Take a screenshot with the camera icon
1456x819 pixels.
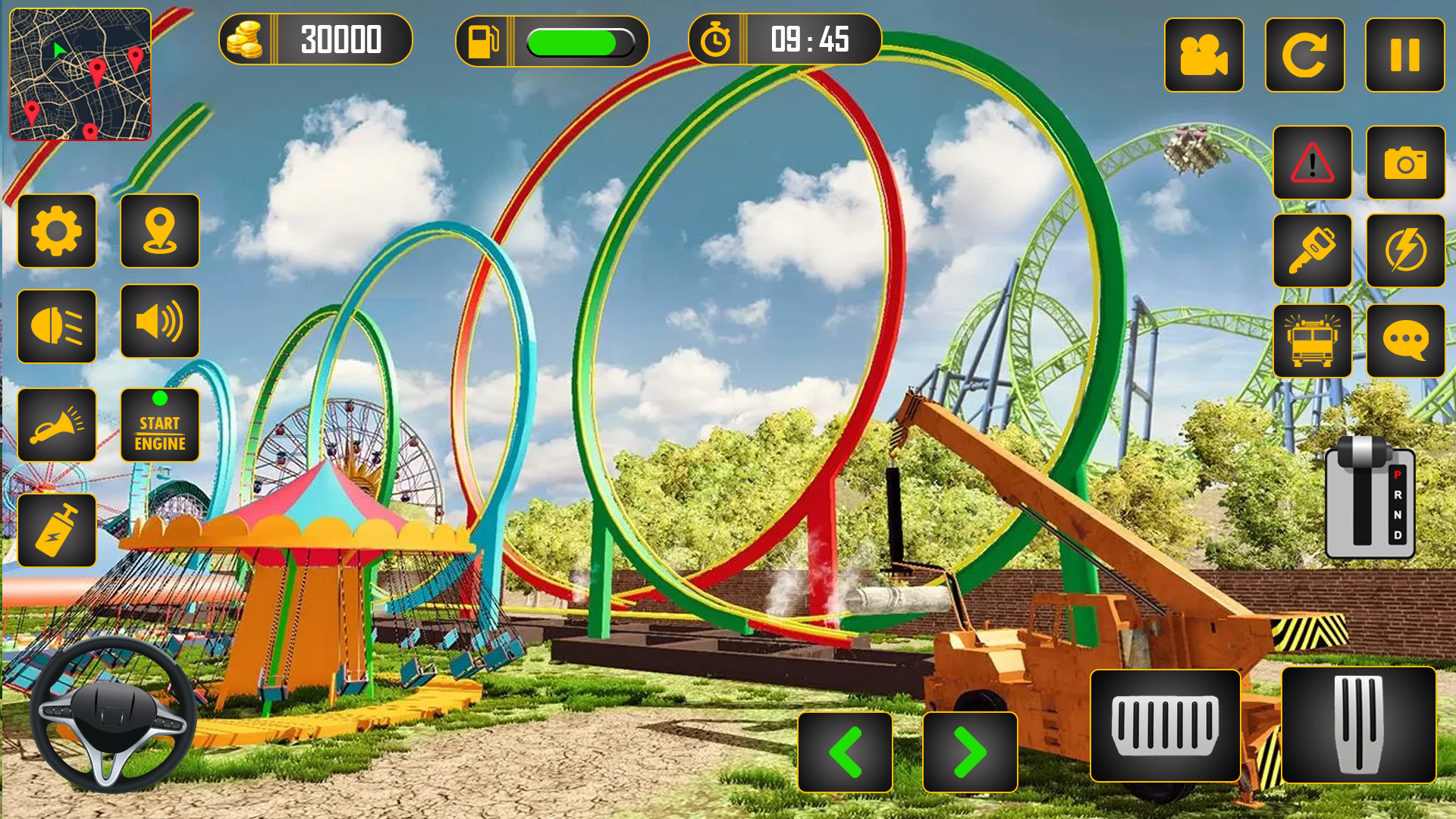[x=1404, y=162]
